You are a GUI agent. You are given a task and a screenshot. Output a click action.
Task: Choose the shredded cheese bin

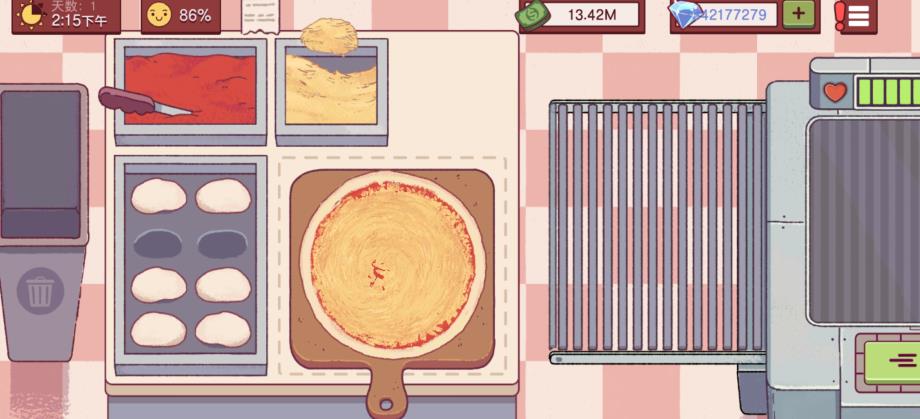[x=330, y=90]
